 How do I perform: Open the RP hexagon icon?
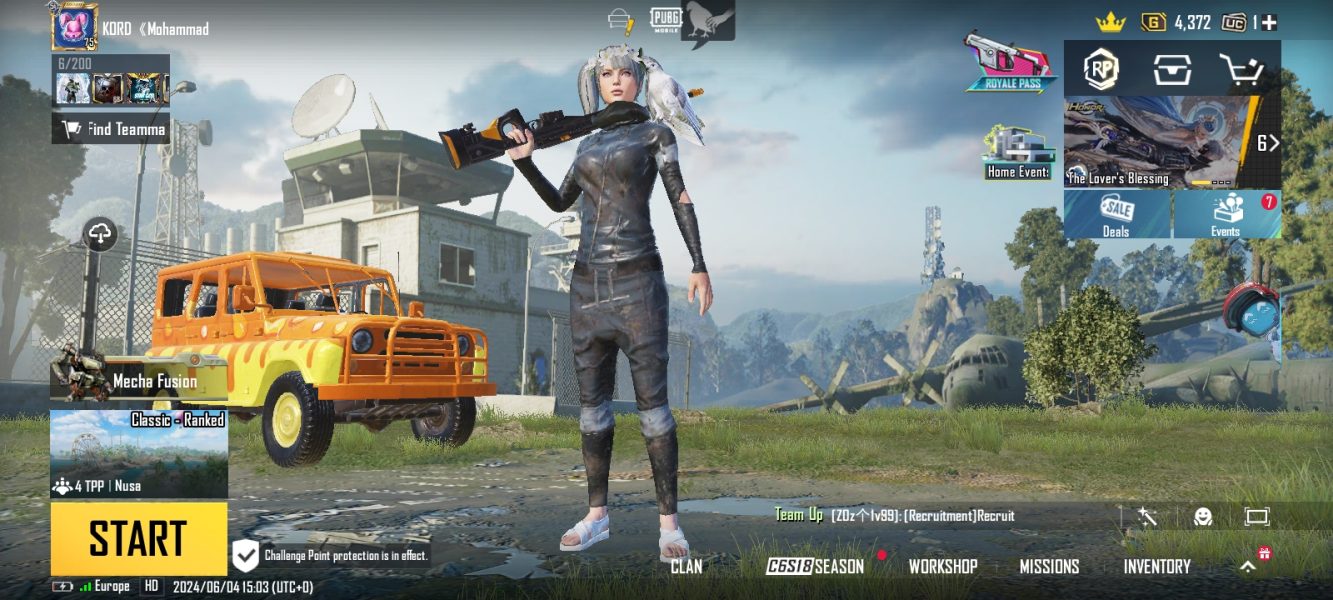click(x=1101, y=69)
